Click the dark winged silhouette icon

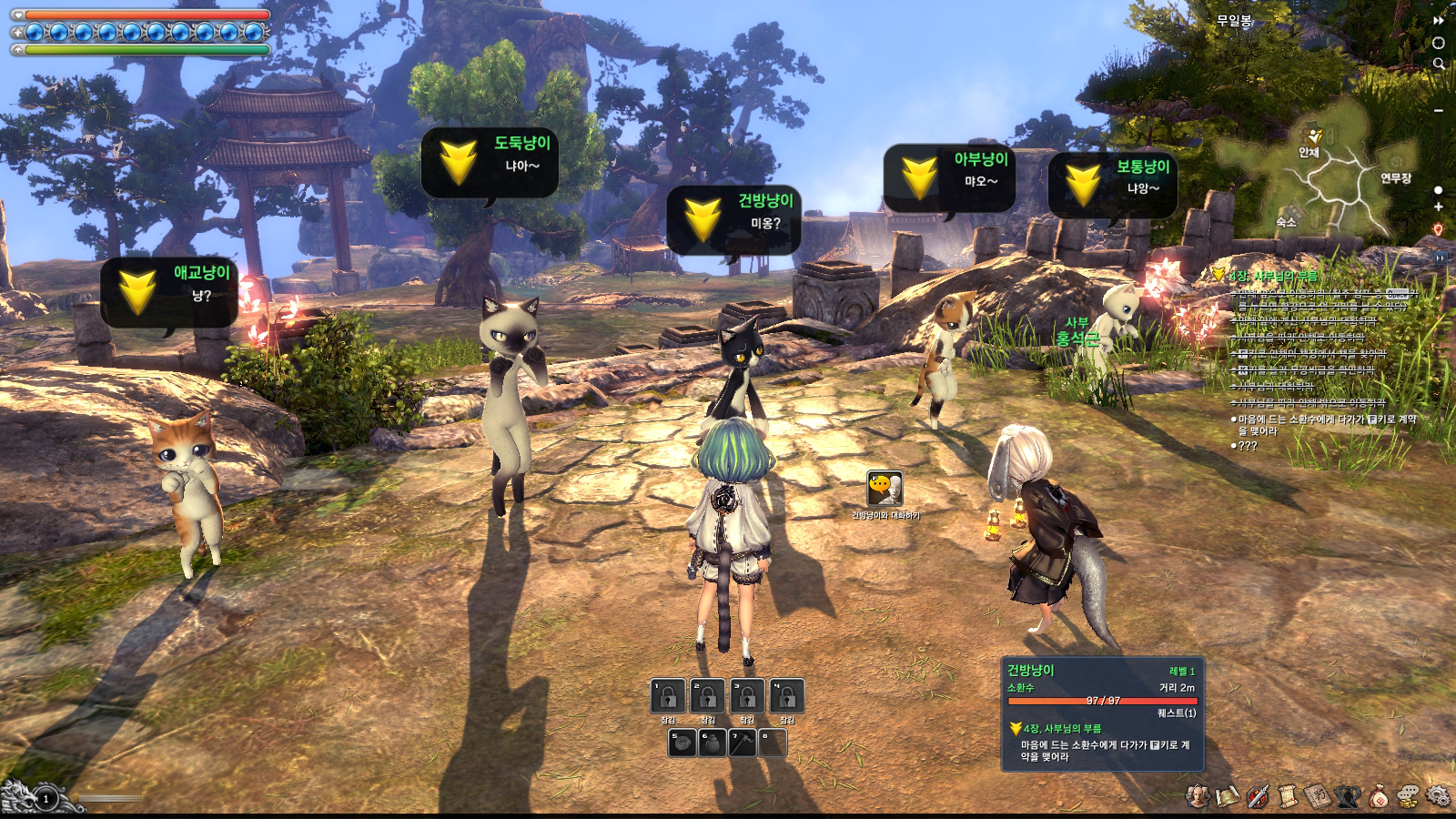(x=1348, y=796)
